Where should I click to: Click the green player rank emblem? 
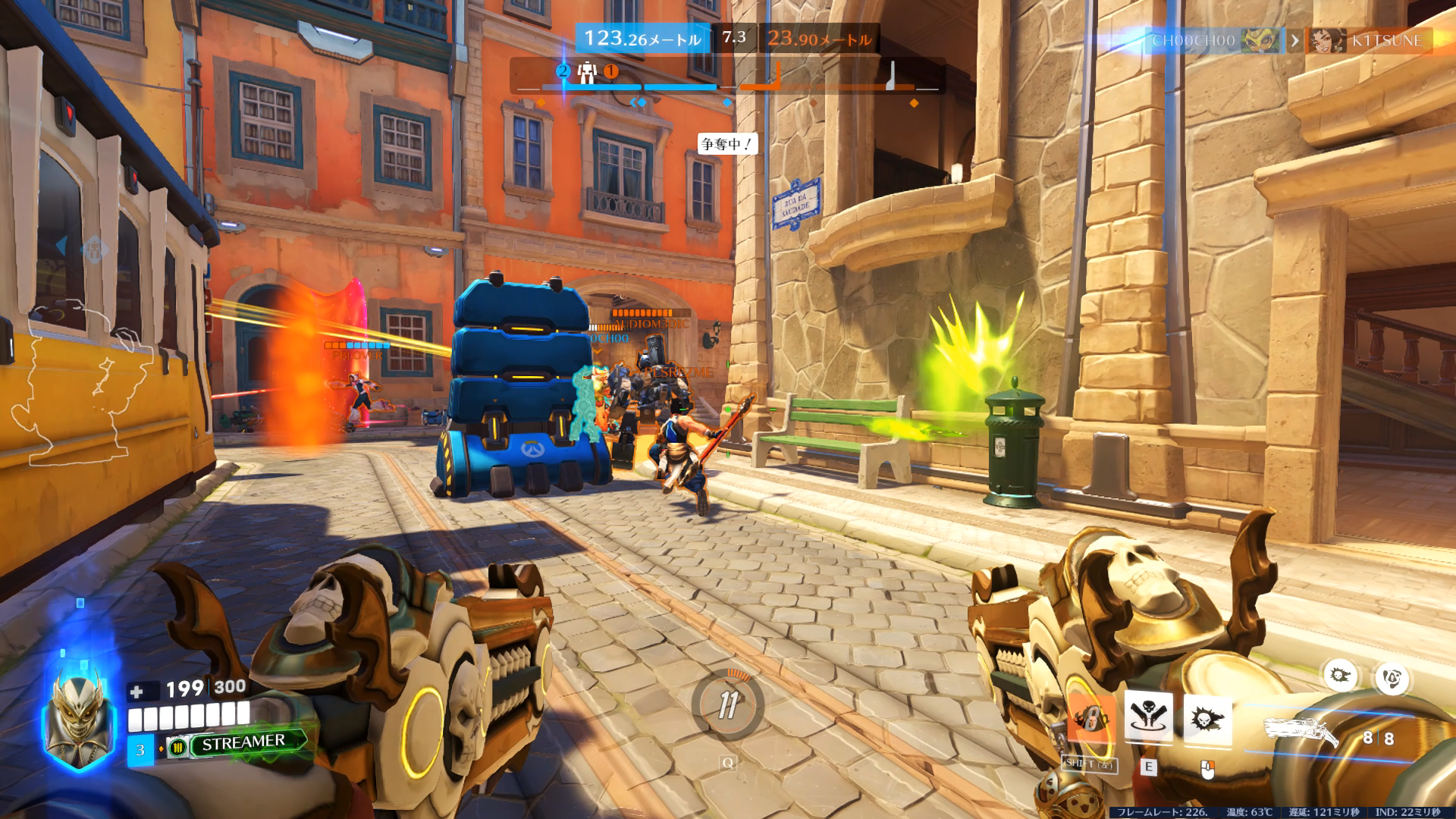[177, 748]
